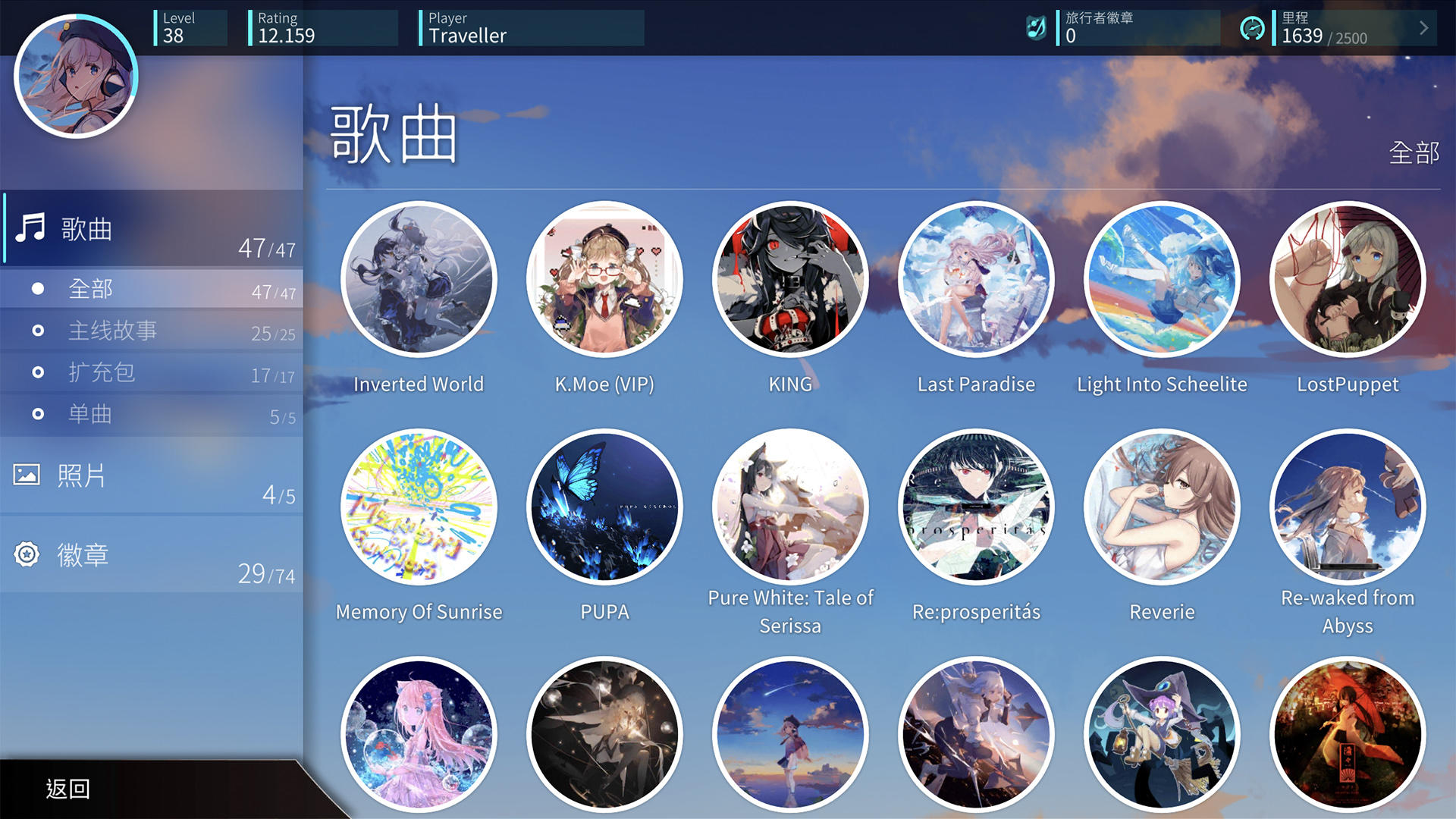Expand the mileage panel via right chevron
This screenshot has width=1456, height=819.
[x=1423, y=27]
